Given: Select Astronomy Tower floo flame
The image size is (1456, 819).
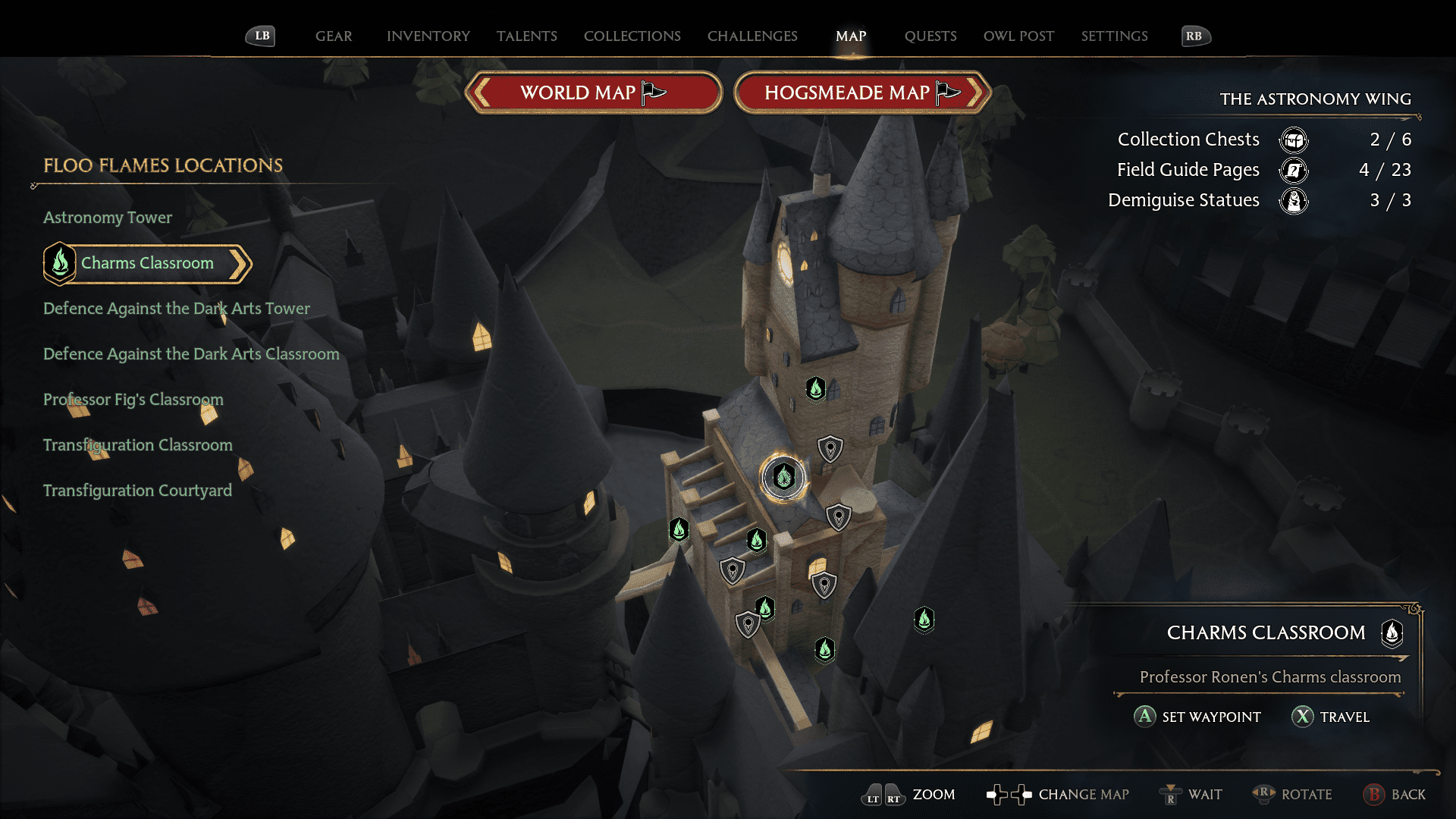Looking at the screenshot, I should [x=108, y=218].
